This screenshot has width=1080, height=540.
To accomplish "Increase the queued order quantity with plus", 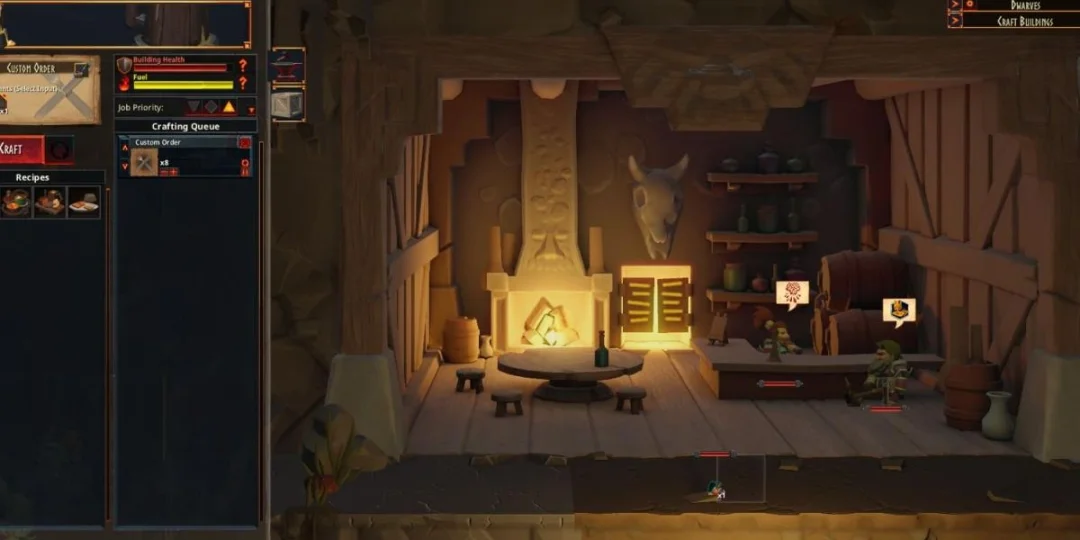I will [x=174, y=172].
